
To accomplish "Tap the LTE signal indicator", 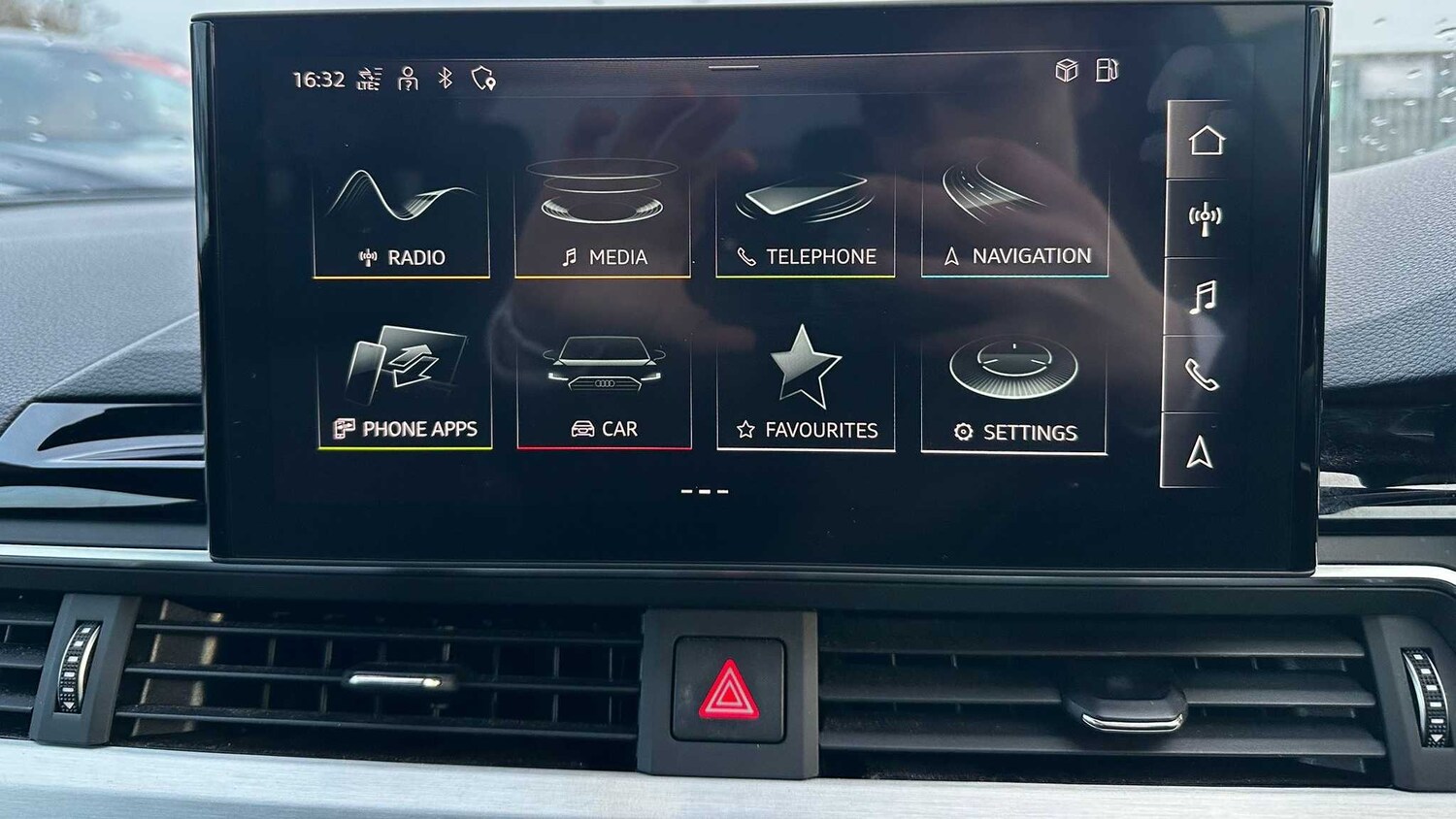I will coord(367,78).
